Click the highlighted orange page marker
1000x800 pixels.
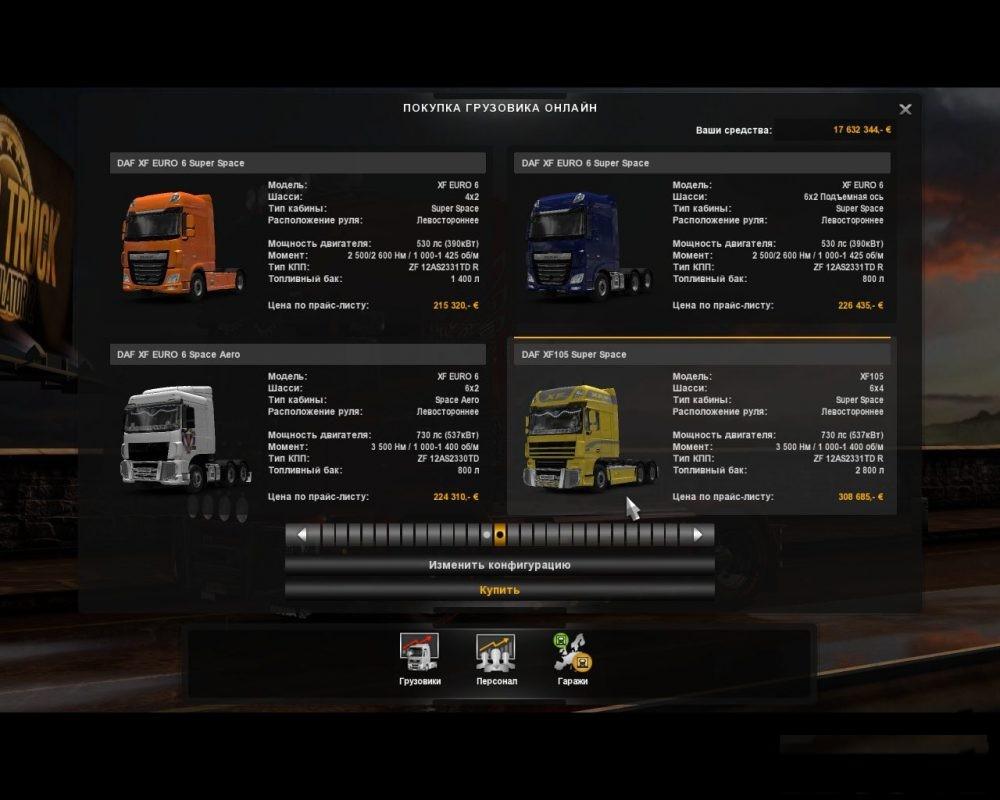tap(500, 535)
